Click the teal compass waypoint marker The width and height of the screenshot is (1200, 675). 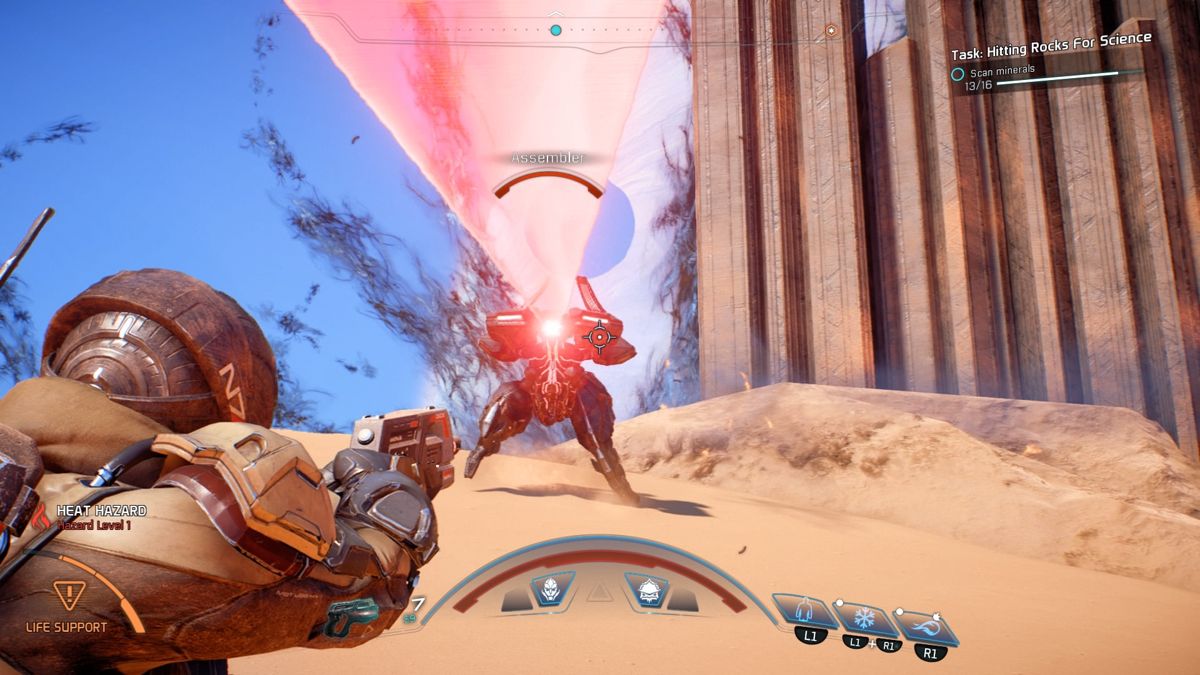[x=556, y=30]
